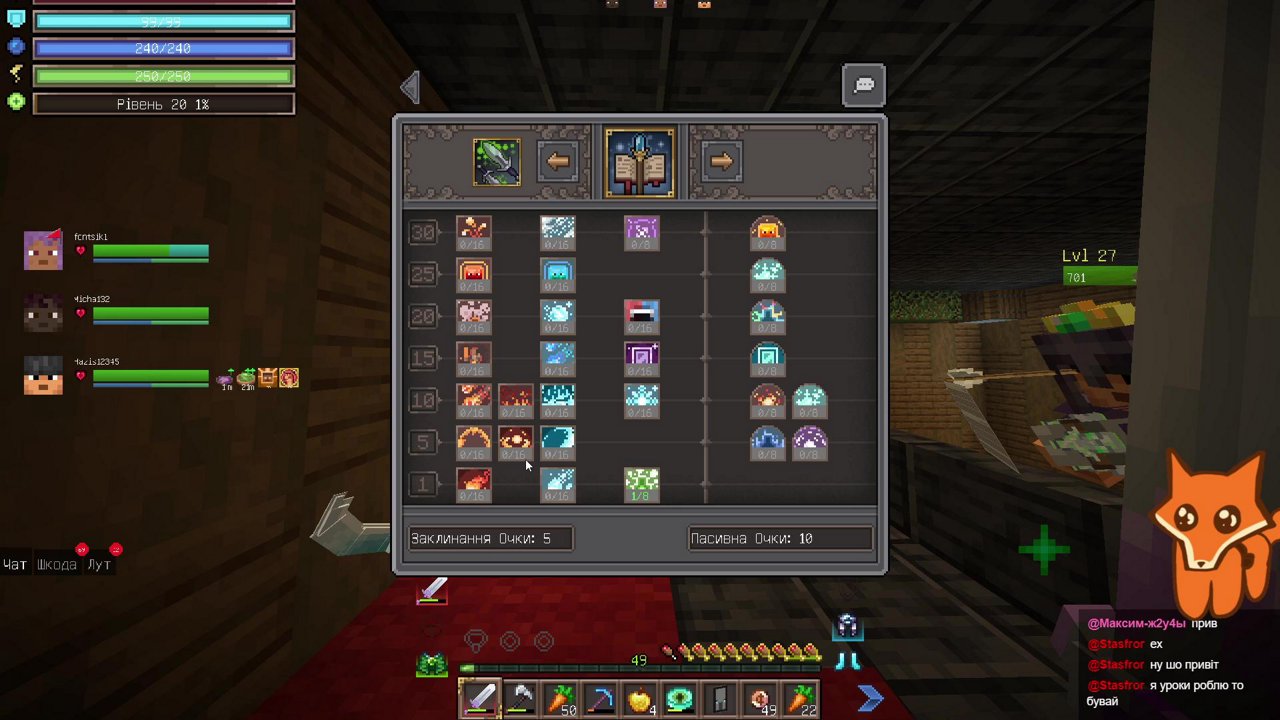Open the glowing spellbook tree icon
Viewport: 1280px width, 720px height.
[639, 160]
